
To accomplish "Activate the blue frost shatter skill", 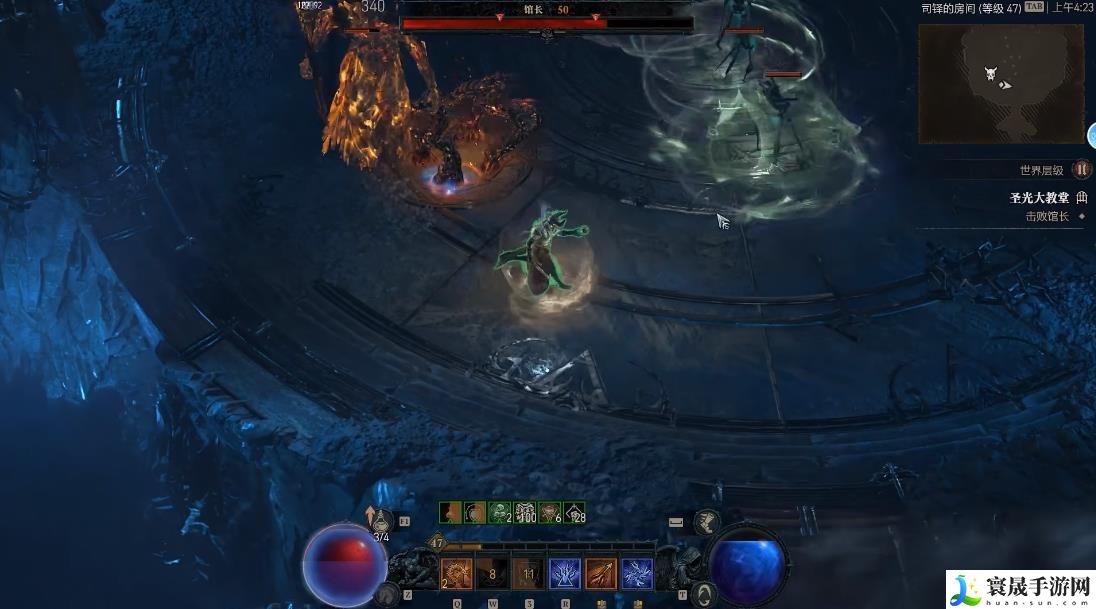I will pyautogui.click(x=637, y=574).
